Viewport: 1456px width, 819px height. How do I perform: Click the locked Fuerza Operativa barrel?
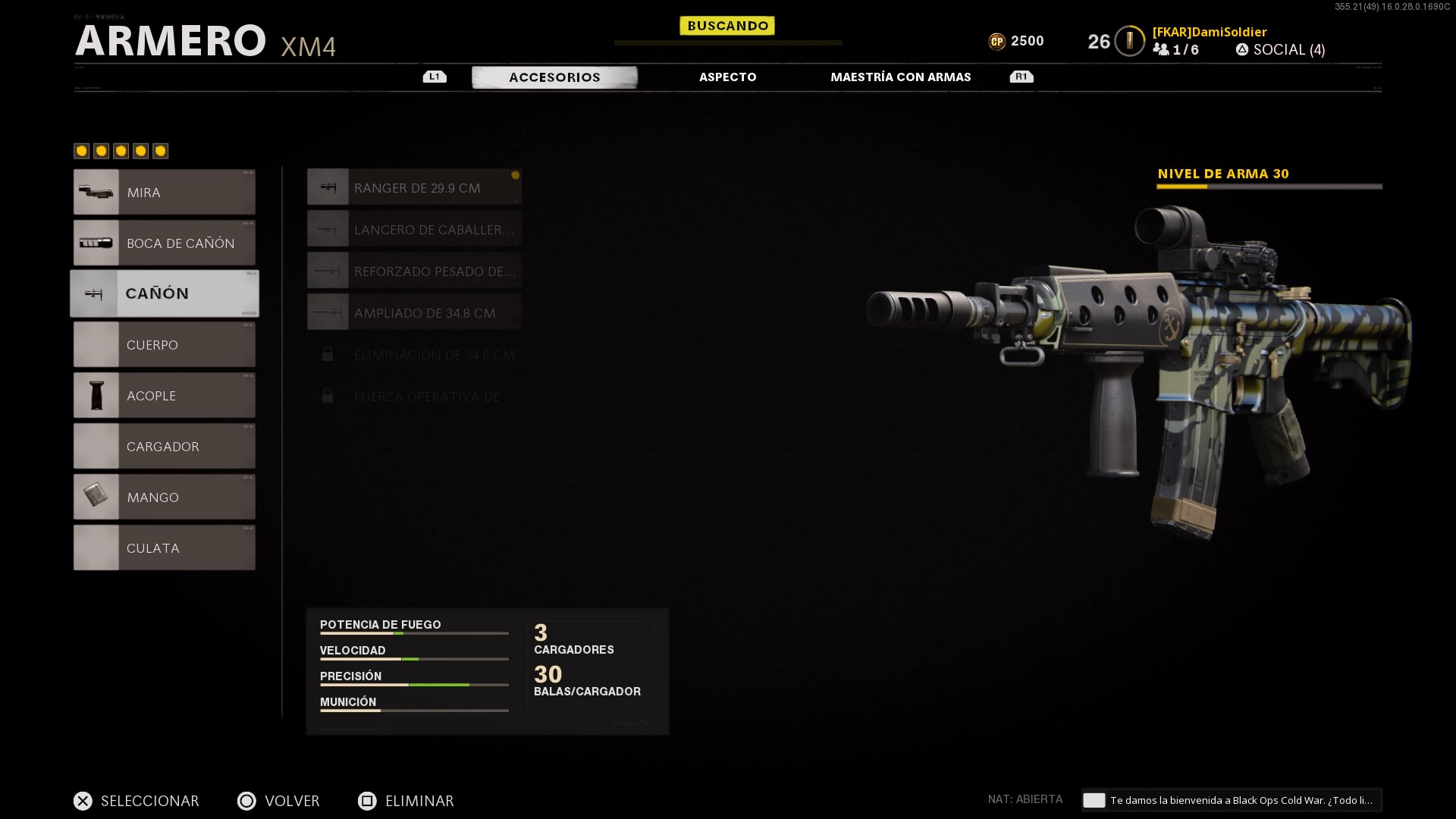tap(414, 397)
